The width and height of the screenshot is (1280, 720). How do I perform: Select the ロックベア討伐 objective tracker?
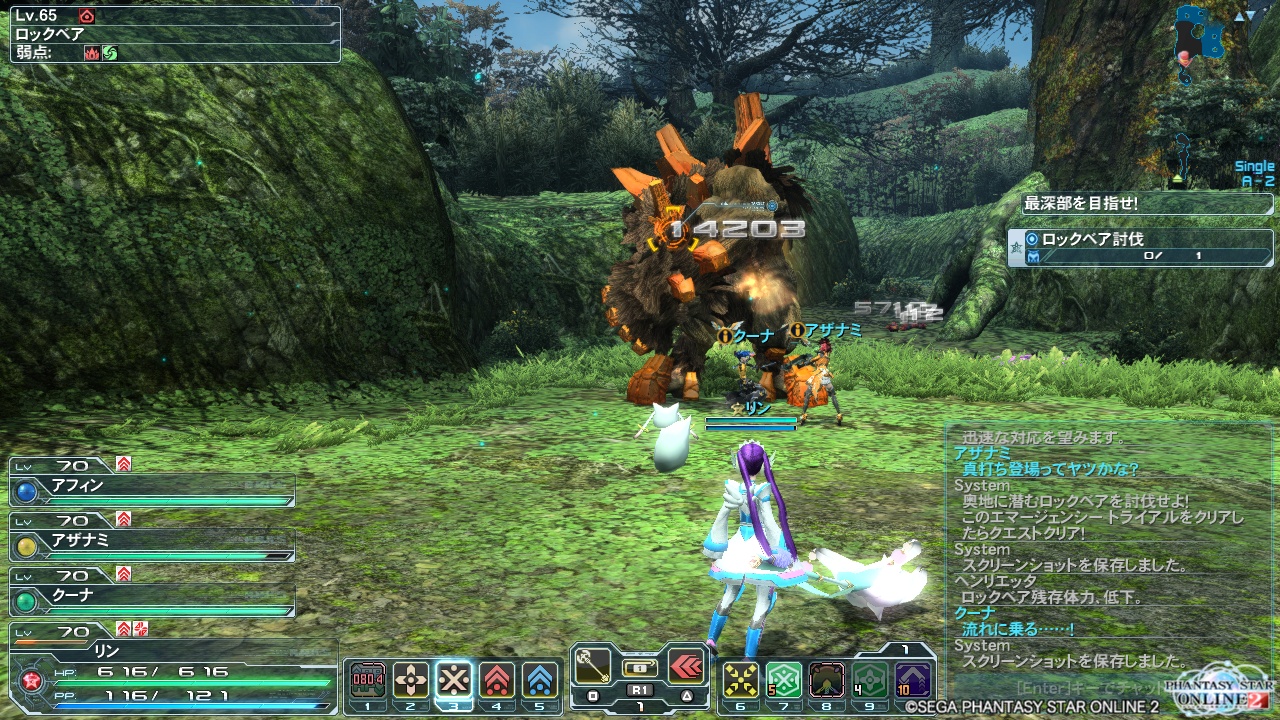(1140, 247)
